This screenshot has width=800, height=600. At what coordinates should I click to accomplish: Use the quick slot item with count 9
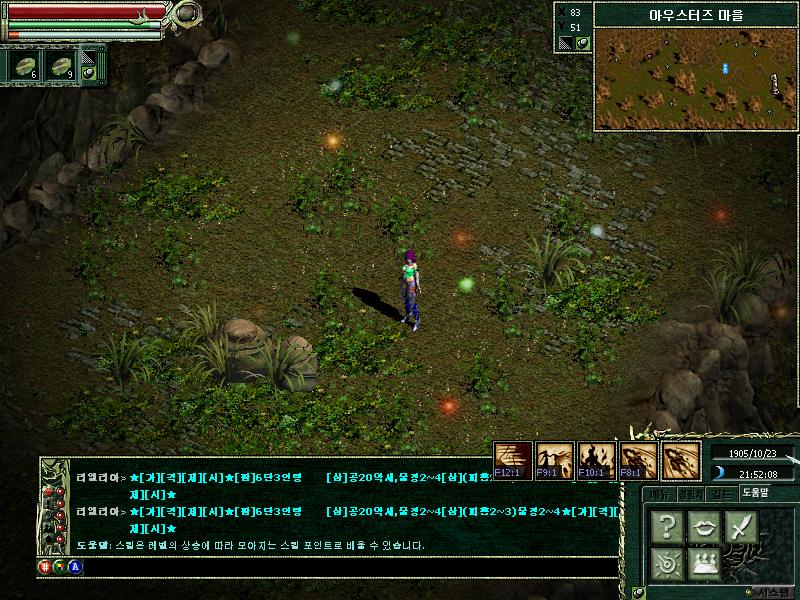[60, 65]
